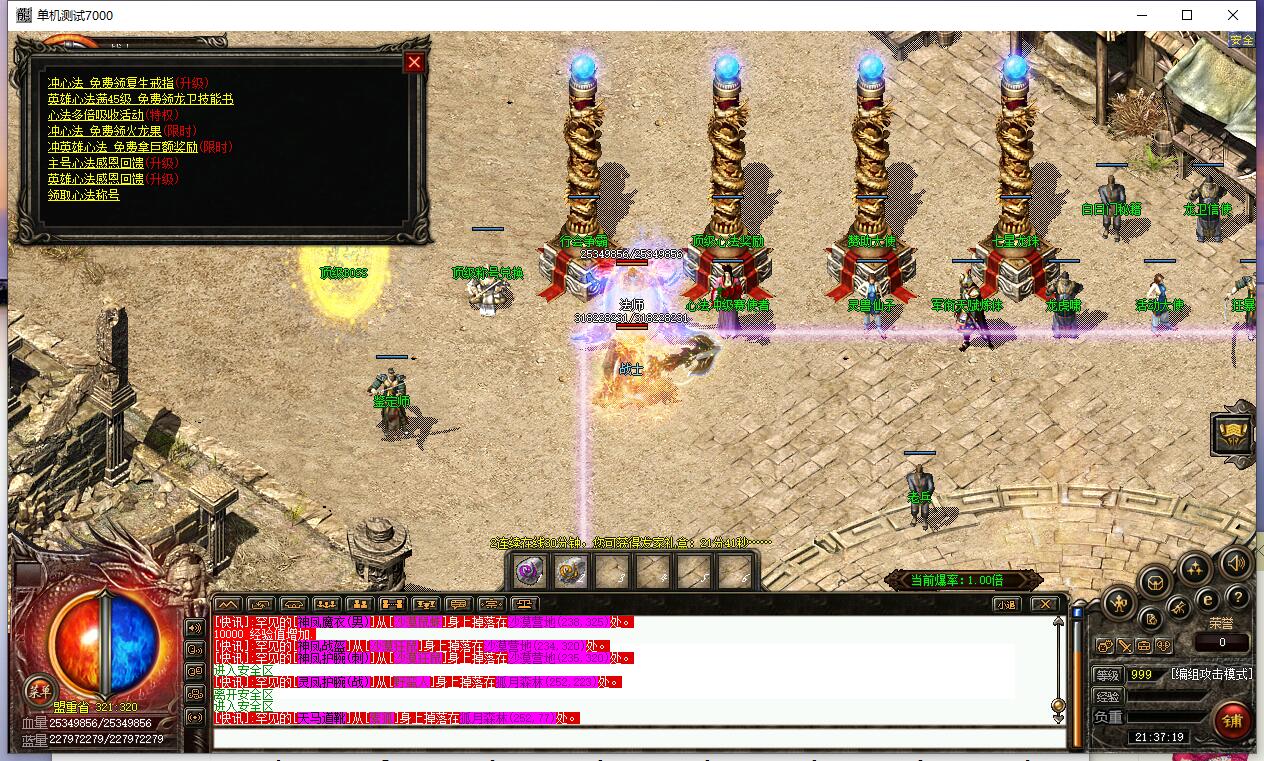The image size is (1264, 761).
Task: Open the character equipment warrior icon
Action: click(x=1118, y=601)
